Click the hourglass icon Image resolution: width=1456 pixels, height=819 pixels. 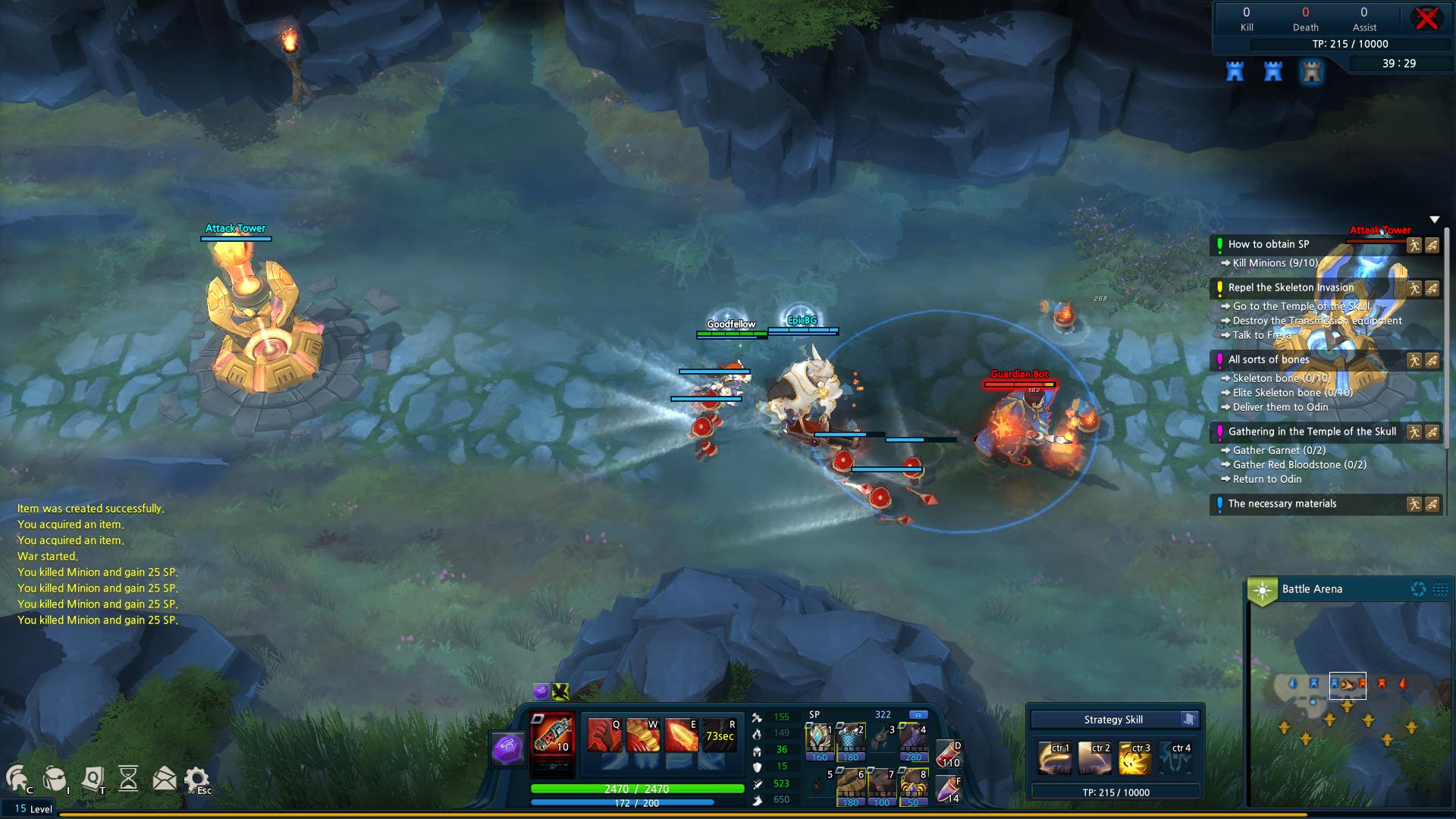(x=129, y=779)
